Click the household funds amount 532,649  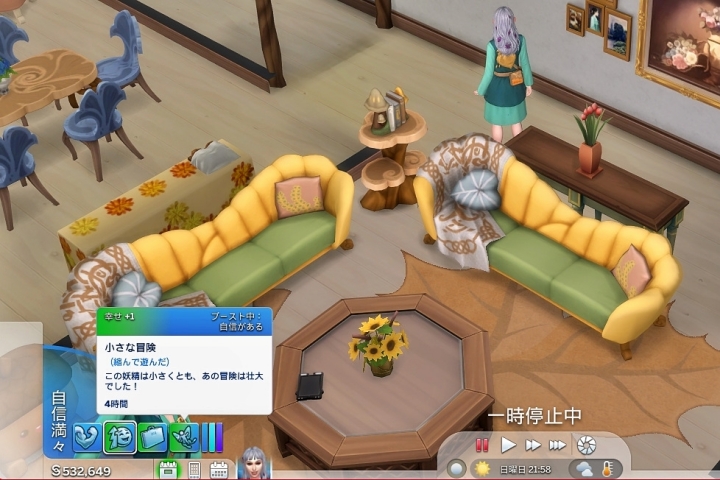[81, 470]
